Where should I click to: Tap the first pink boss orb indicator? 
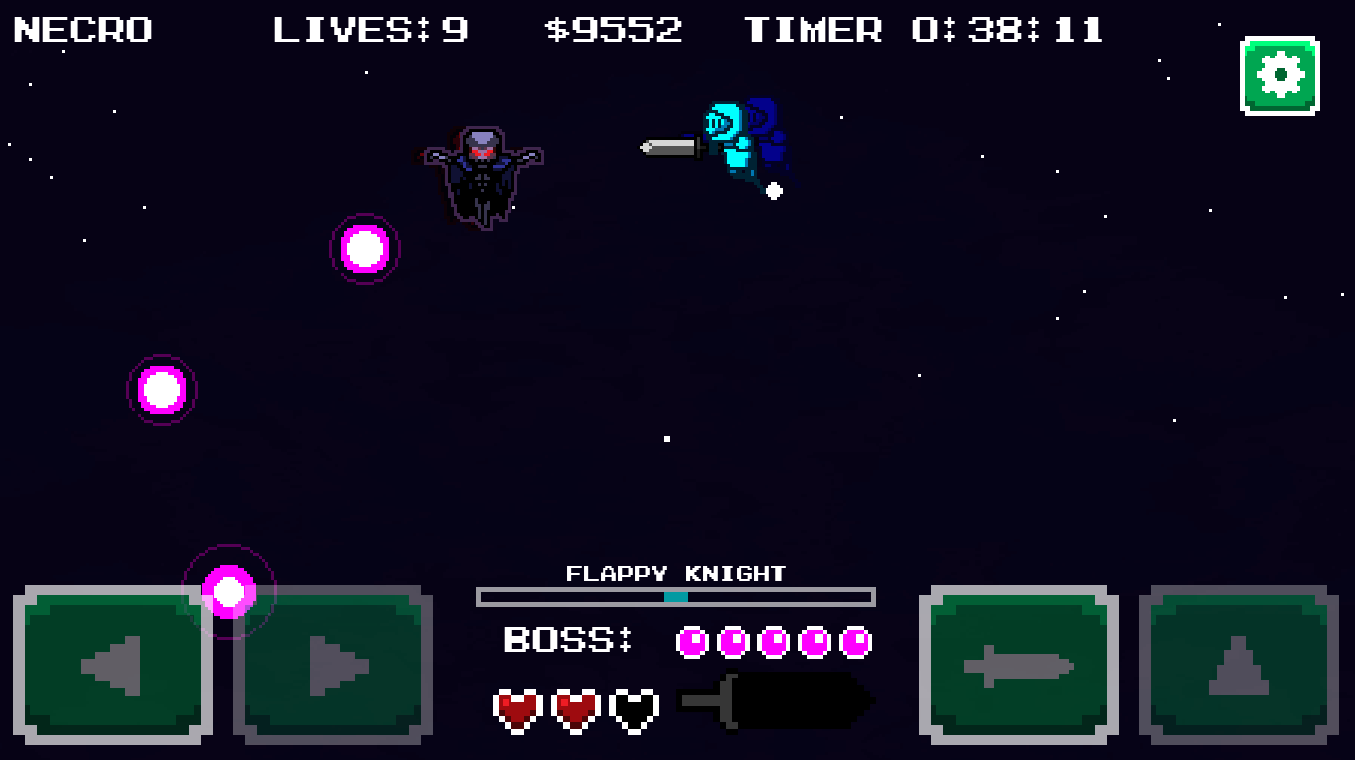pos(691,641)
